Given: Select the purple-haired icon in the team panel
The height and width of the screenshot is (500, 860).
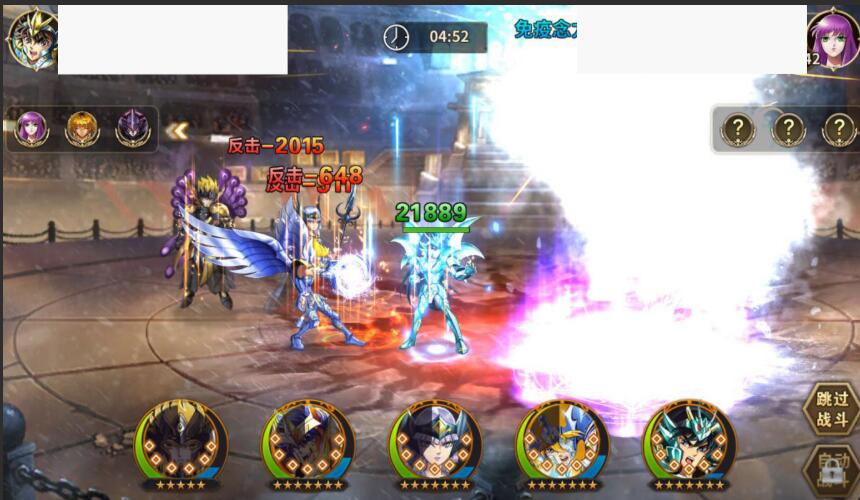Looking at the screenshot, I should coord(31,129).
